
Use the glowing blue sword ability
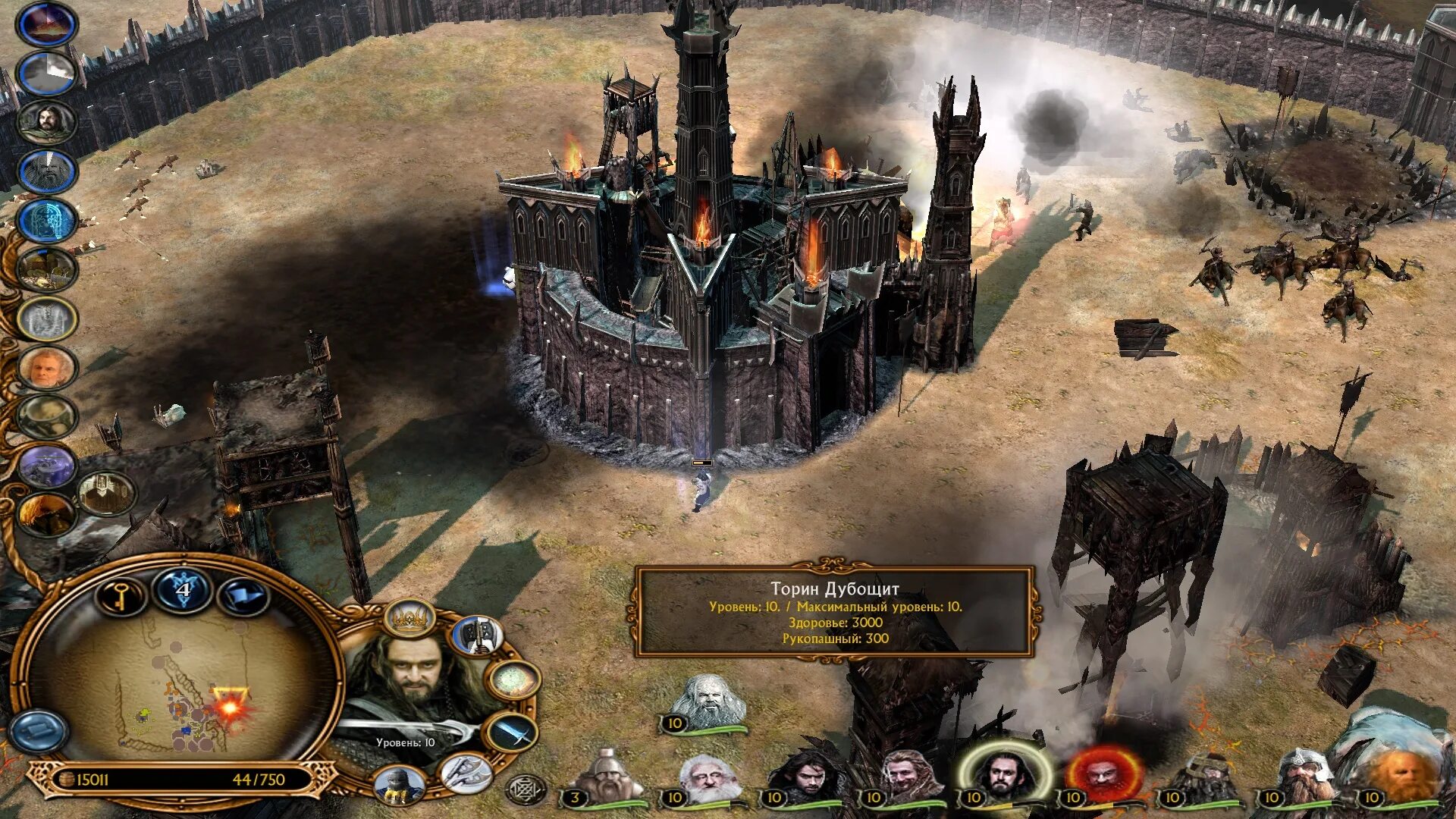[x=513, y=733]
